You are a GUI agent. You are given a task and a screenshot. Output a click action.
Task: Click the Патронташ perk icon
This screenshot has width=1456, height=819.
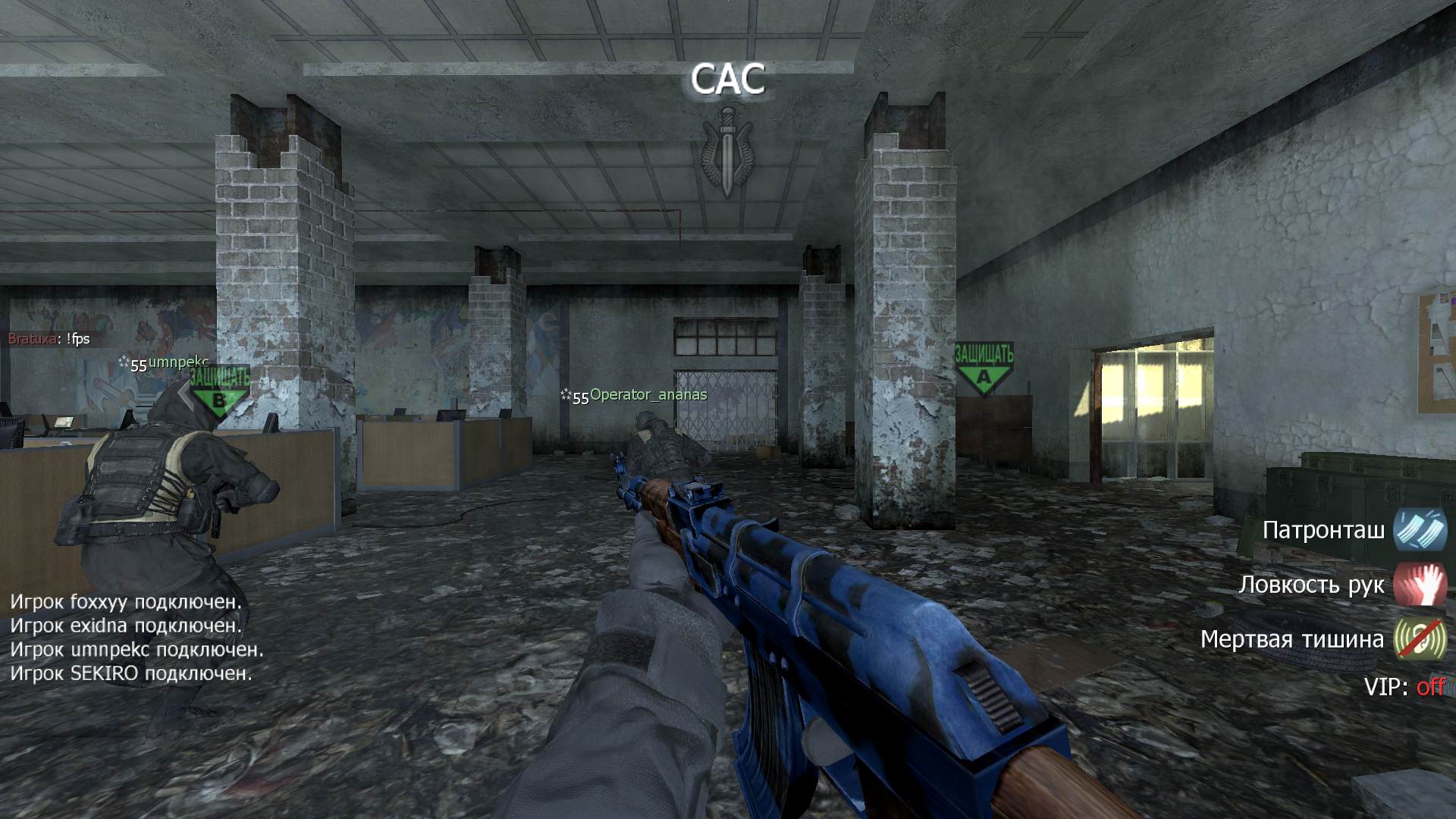(1420, 529)
